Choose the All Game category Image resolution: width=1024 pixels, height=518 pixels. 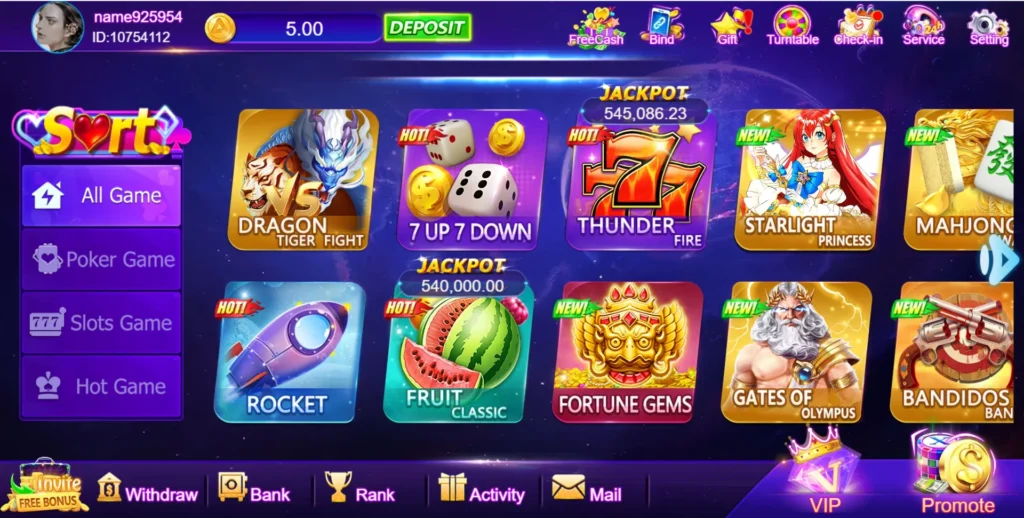point(102,195)
